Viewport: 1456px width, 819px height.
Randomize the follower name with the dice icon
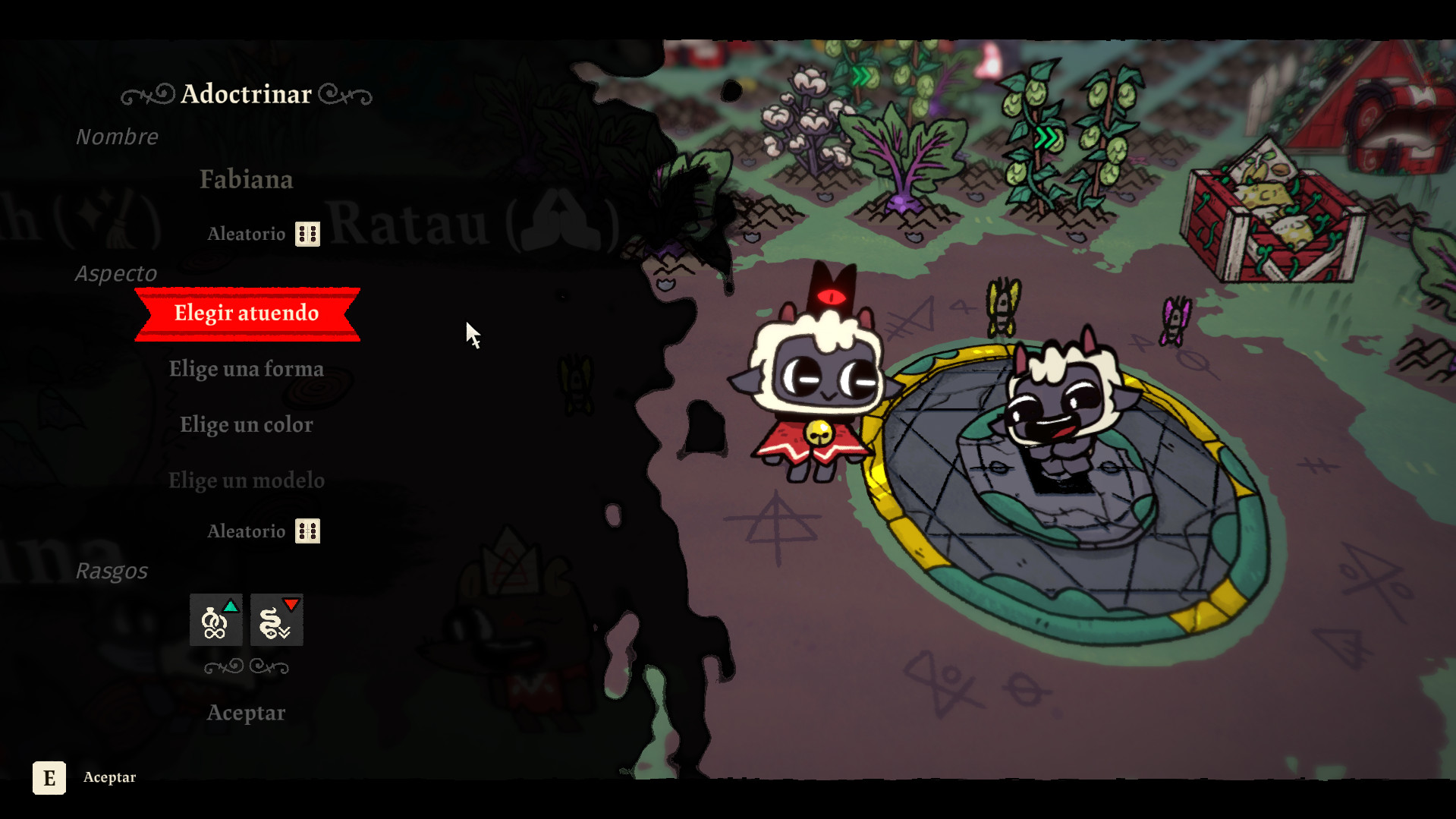click(x=307, y=233)
